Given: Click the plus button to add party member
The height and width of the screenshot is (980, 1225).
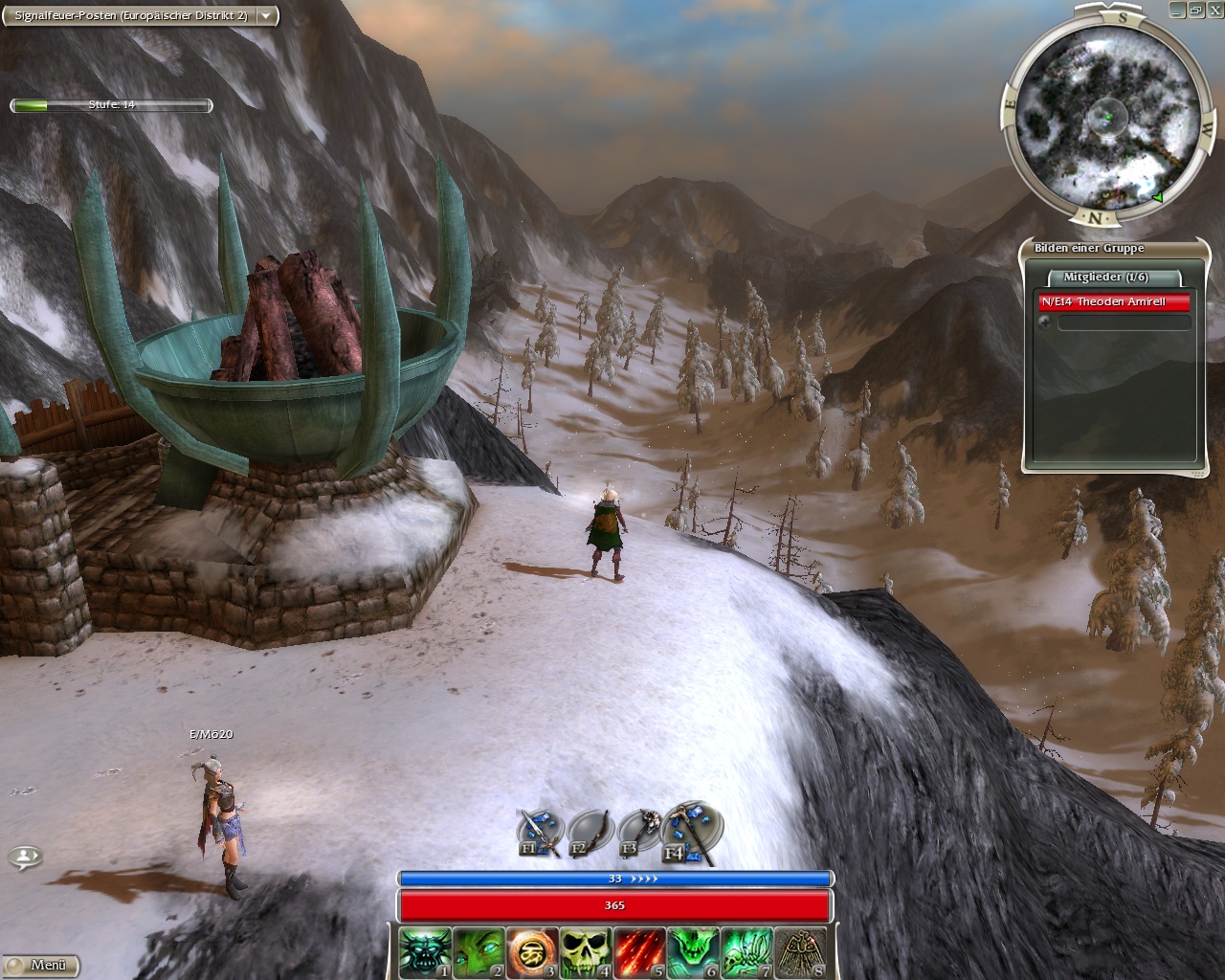Looking at the screenshot, I should (1045, 323).
